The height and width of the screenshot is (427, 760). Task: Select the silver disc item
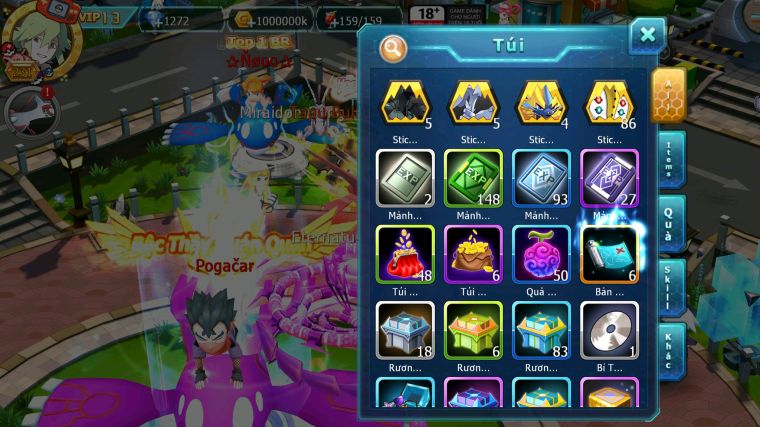tap(610, 330)
